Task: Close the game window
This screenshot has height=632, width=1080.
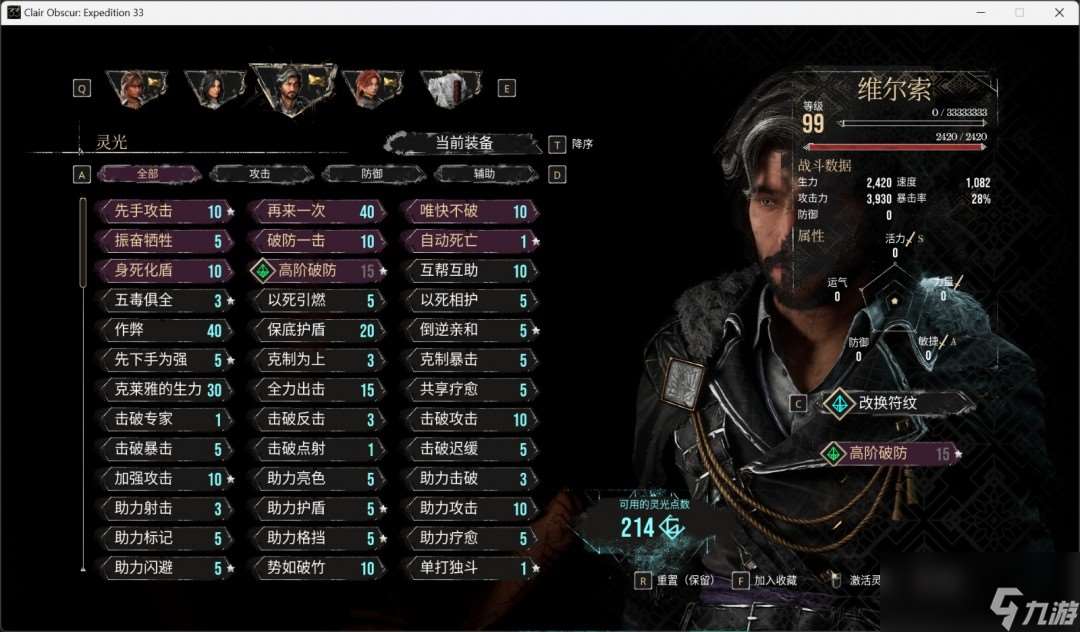Action: tap(1058, 12)
